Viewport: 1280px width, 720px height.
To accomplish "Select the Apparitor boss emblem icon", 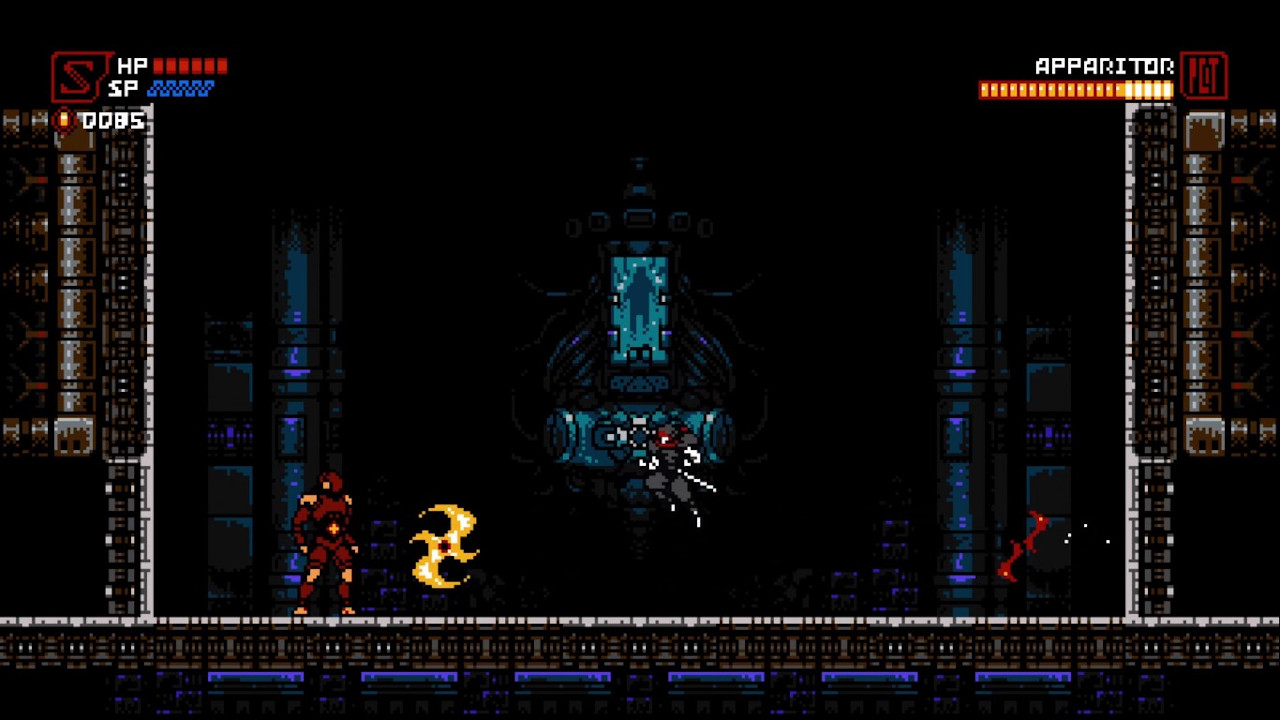I will tap(1204, 76).
